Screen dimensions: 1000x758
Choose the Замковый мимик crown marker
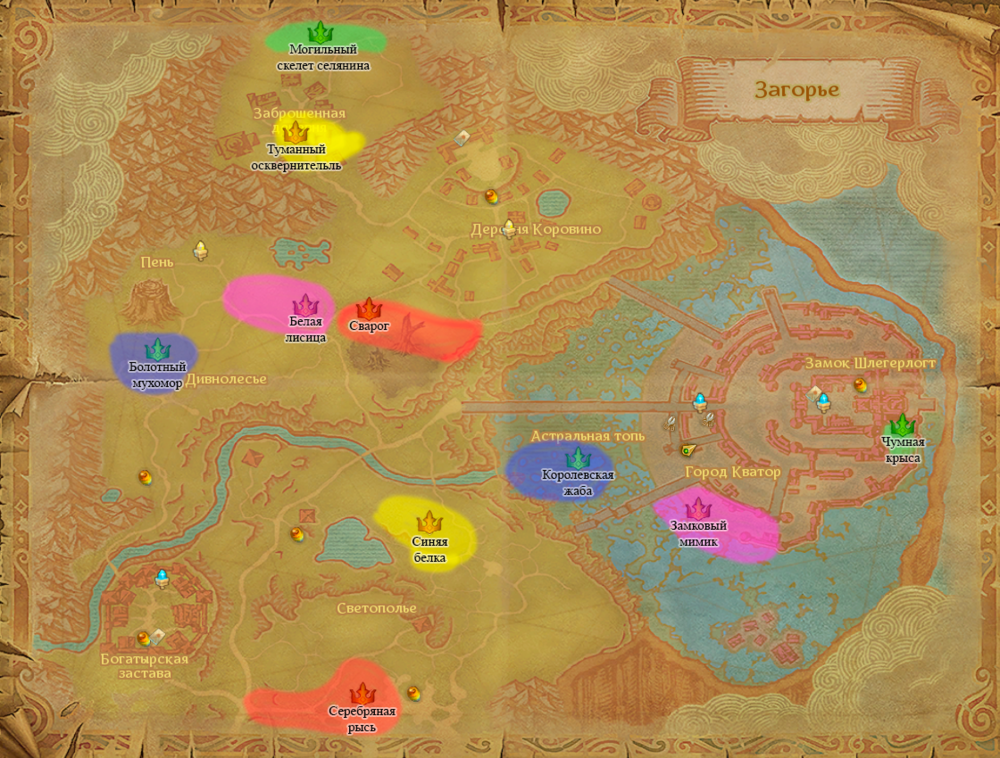pyautogui.click(x=698, y=509)
